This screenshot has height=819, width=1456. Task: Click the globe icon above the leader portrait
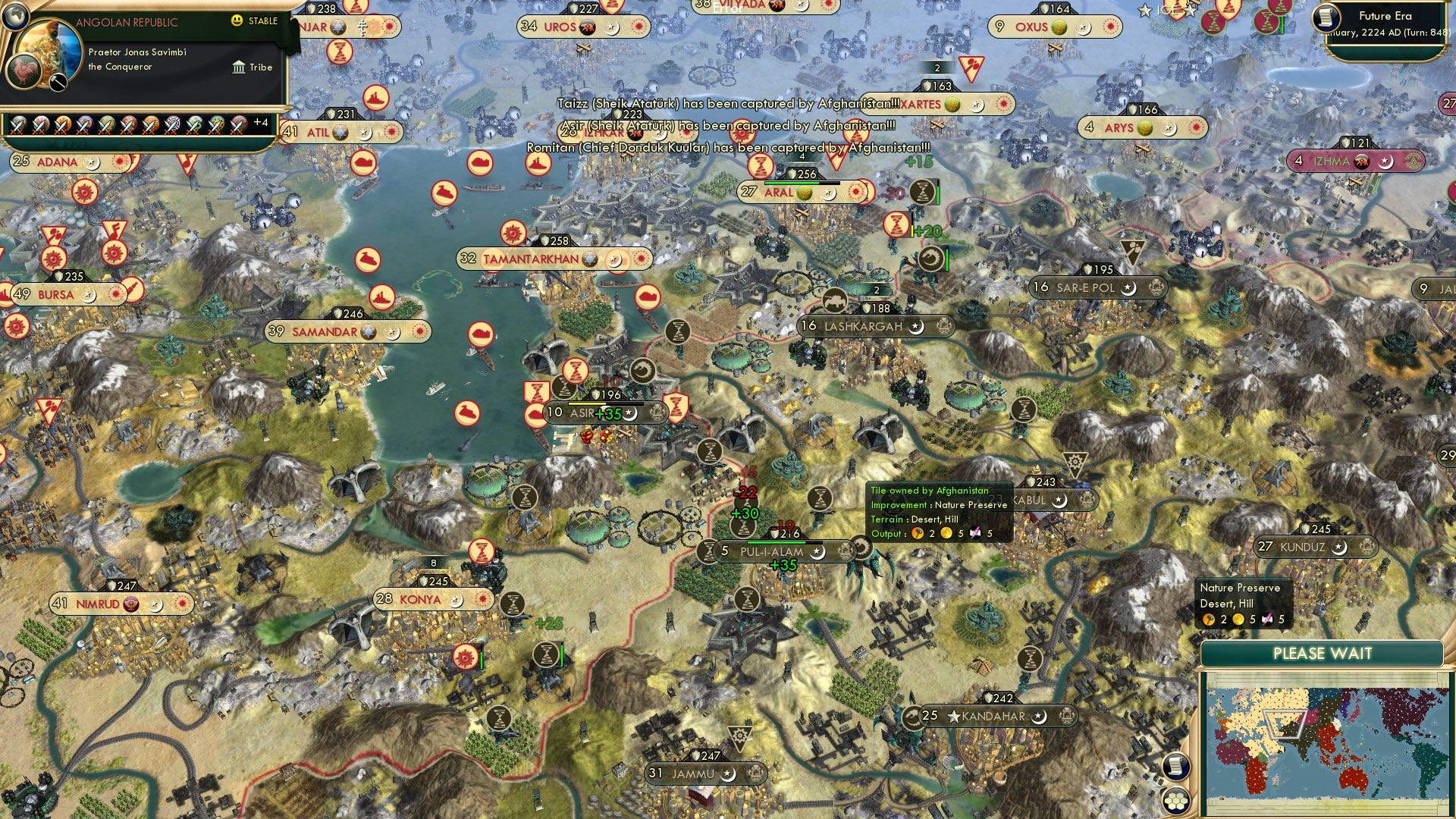(16, 15)
